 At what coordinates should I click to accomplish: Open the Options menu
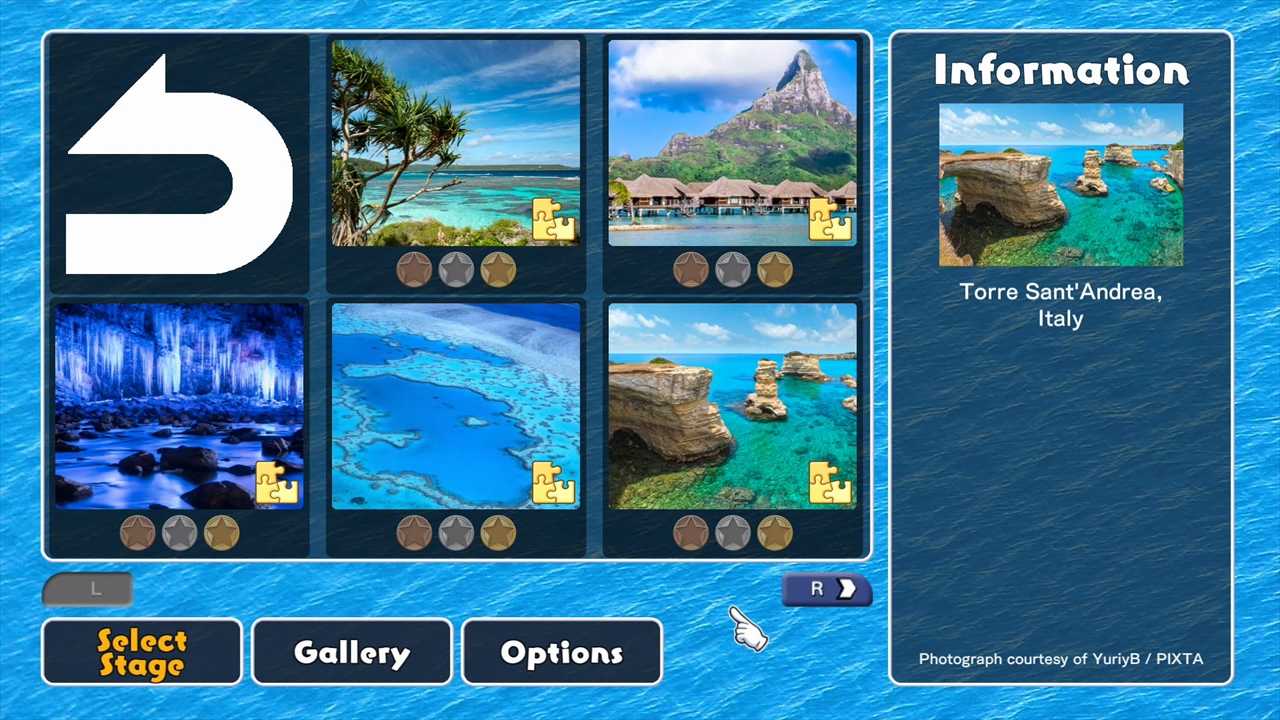[x=561, y=652]
